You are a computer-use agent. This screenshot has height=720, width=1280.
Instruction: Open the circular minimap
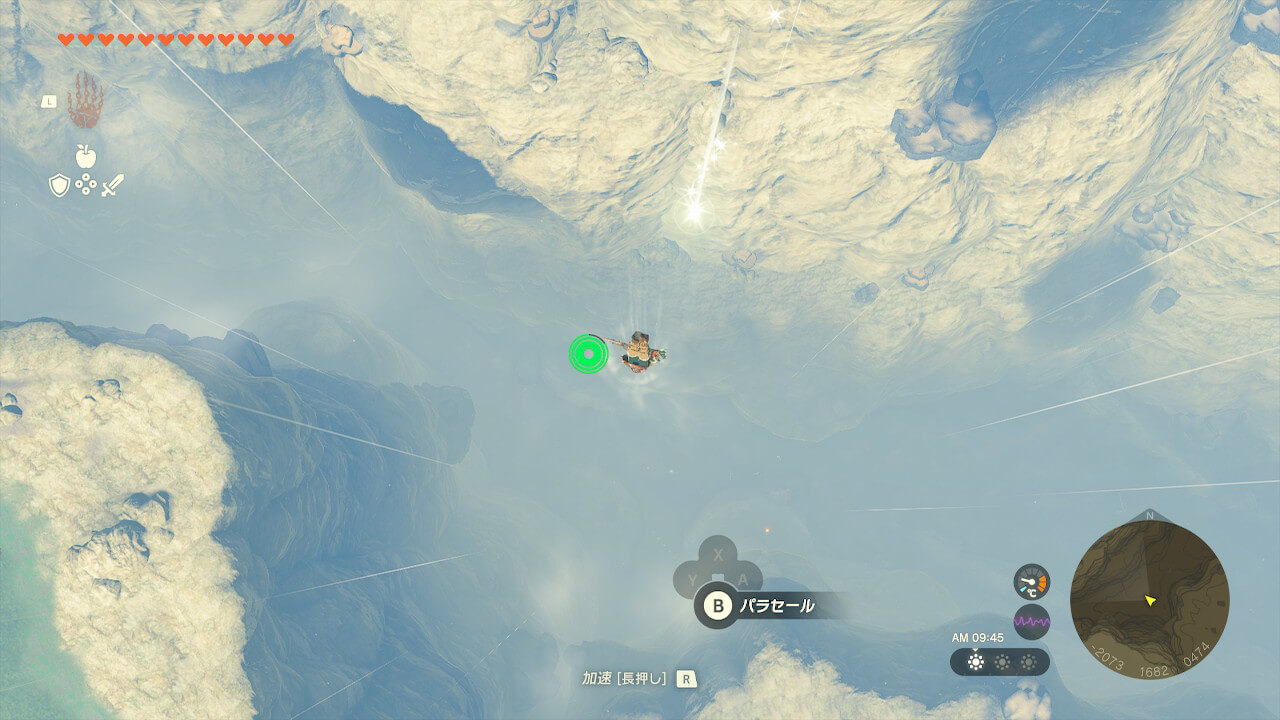[1149, 600]
